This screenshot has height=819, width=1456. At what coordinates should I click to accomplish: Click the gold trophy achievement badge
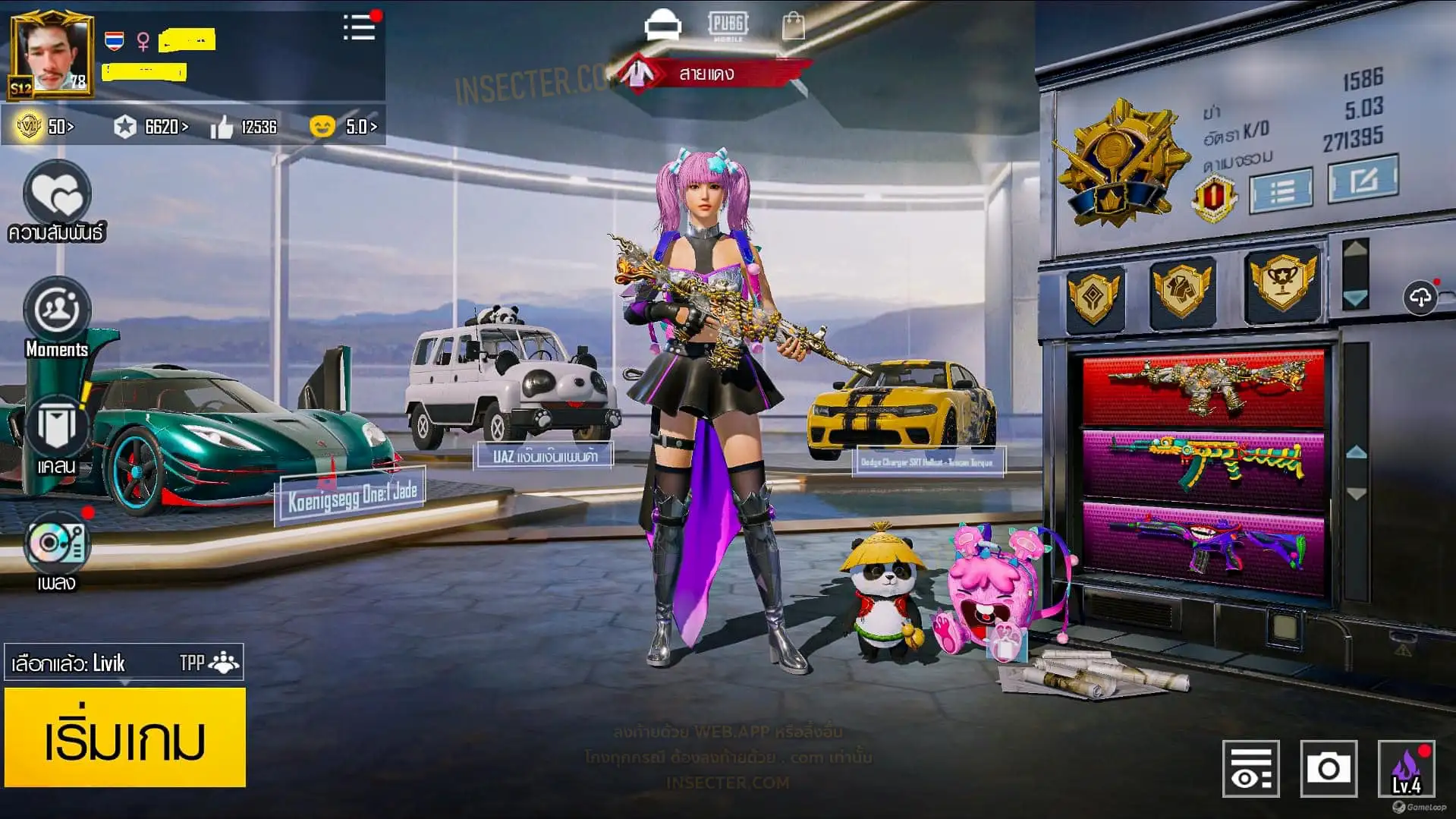coord(1282,283)
